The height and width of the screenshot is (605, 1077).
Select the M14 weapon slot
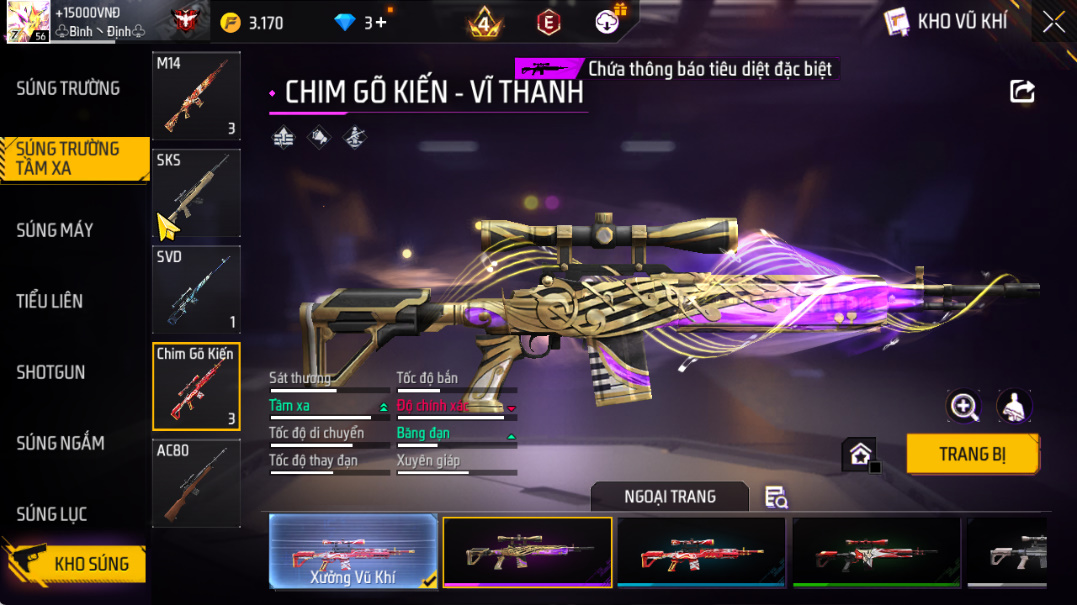click(x=196, y=96)
